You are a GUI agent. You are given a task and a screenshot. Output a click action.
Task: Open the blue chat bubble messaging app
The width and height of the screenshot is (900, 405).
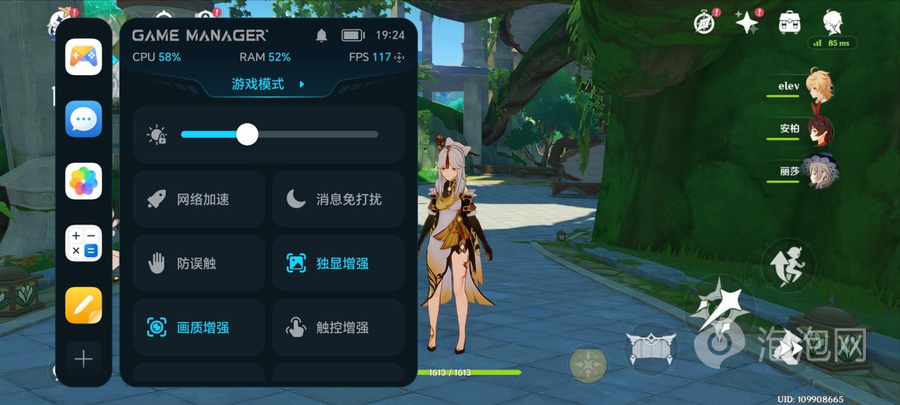tap(84, 120)
